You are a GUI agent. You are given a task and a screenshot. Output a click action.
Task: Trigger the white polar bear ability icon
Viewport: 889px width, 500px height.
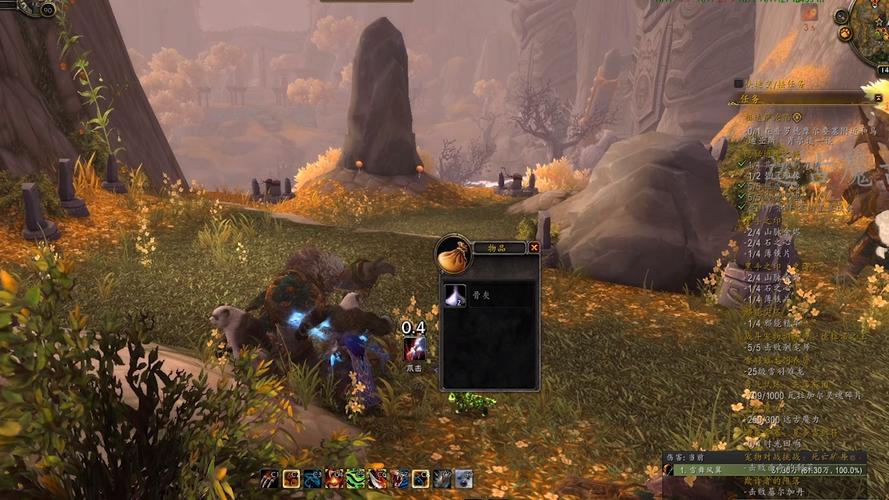pyautogui.click(x=464, y=479)
